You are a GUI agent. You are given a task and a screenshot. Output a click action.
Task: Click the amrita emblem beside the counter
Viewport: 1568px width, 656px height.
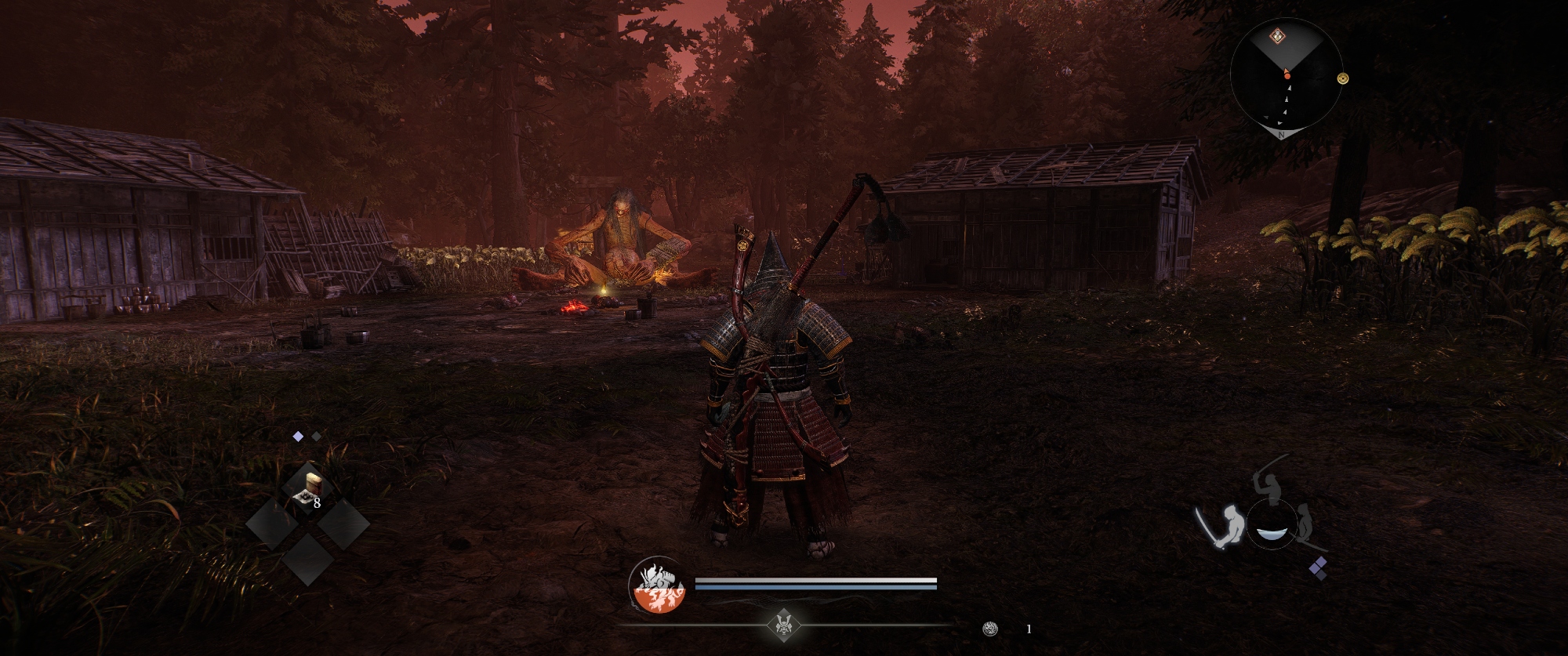point(990,629)
